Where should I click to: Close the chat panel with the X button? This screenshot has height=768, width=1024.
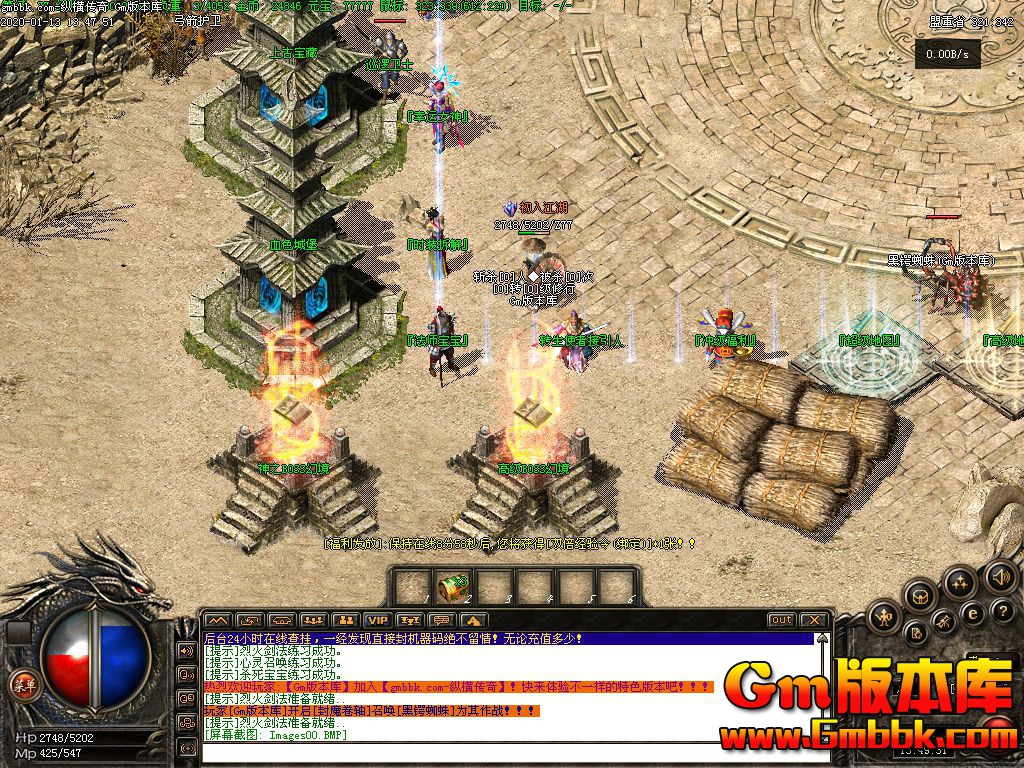813,620
